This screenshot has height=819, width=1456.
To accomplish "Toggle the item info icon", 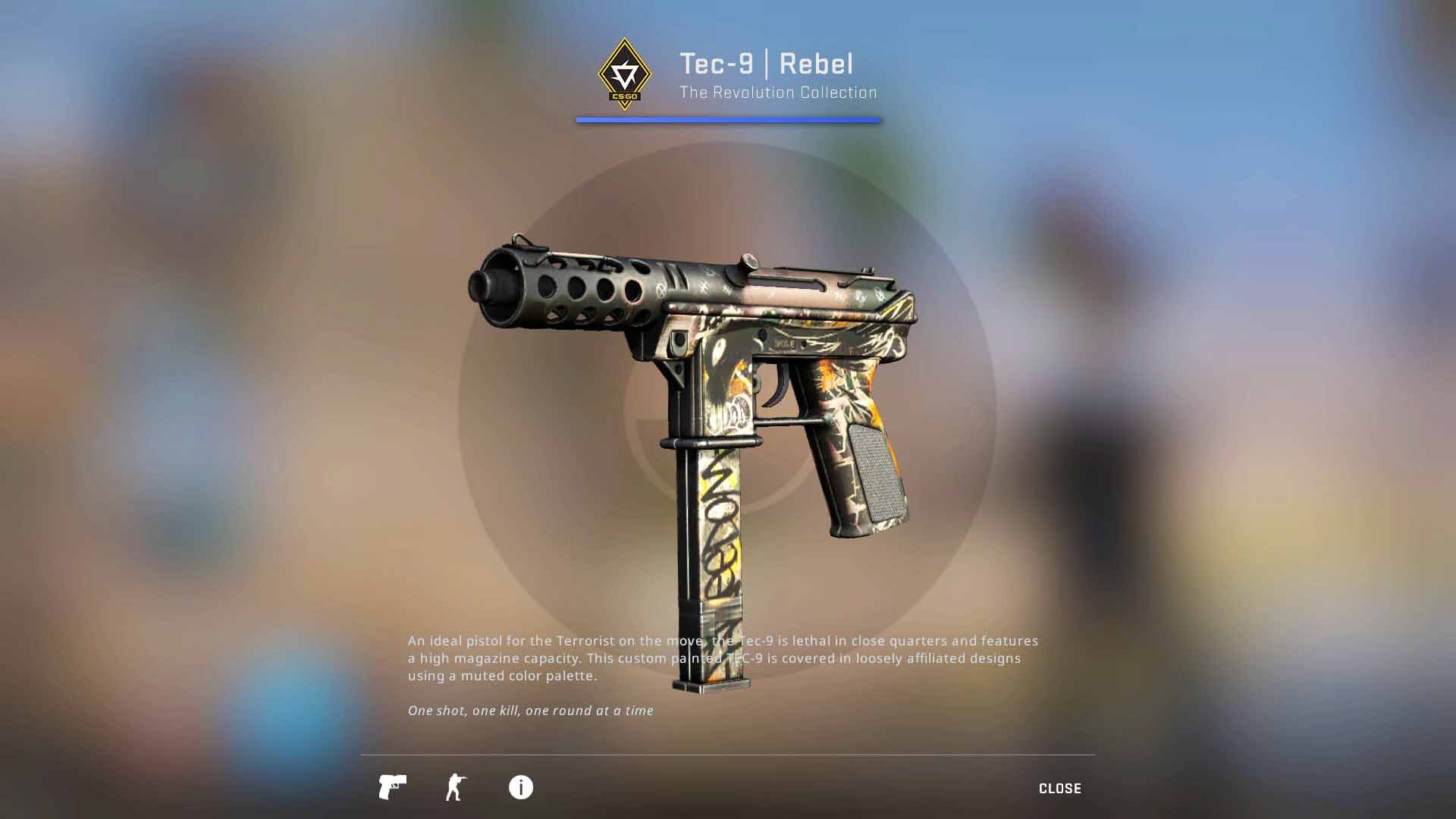I will (520, 787).
